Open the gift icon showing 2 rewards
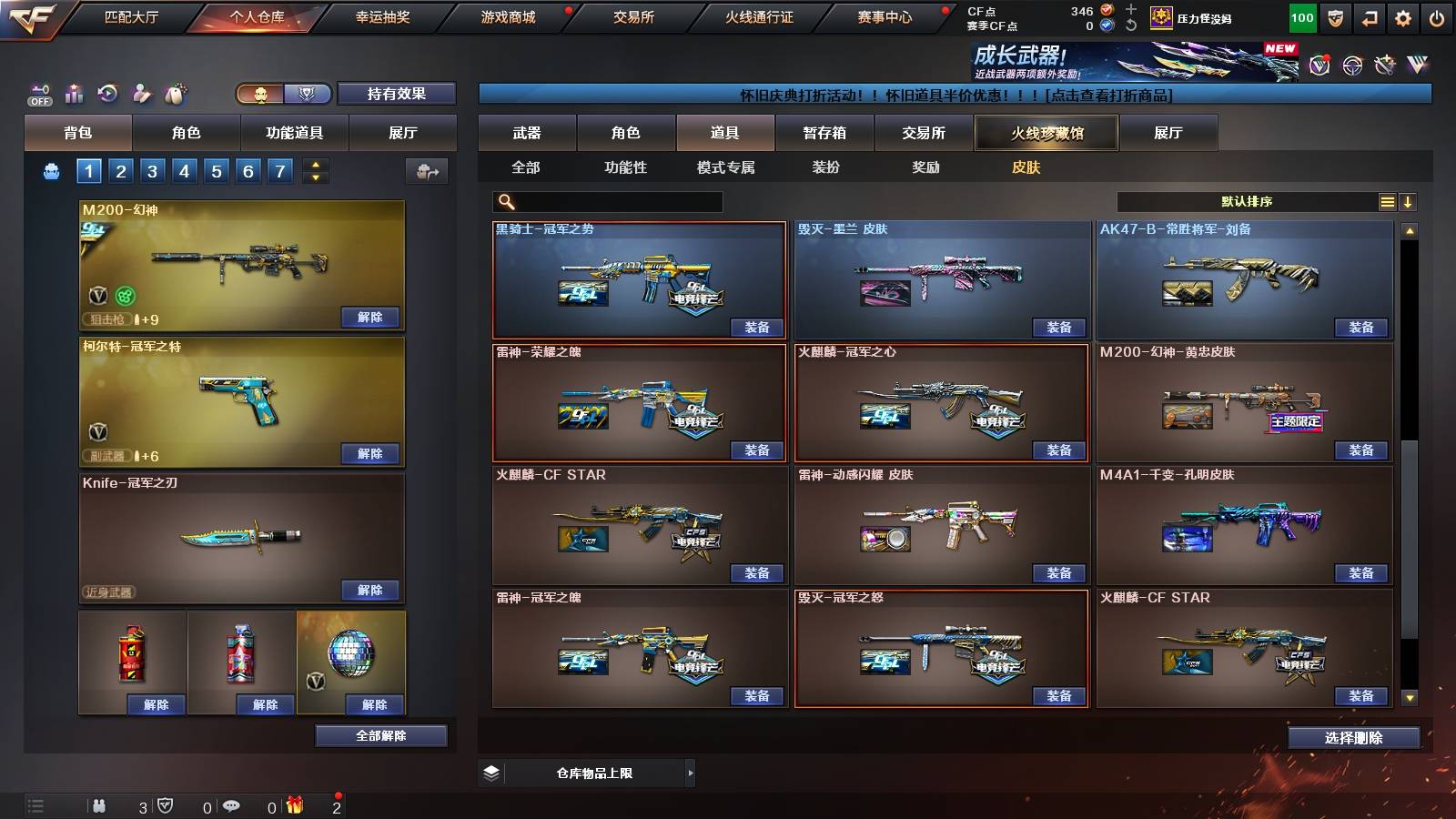This screenshot has width=1456, height=819. point(294,805)
